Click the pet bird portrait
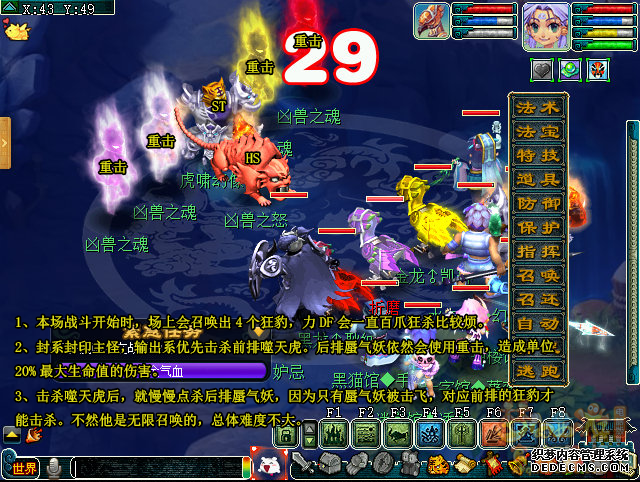 (x=432, y=21)
